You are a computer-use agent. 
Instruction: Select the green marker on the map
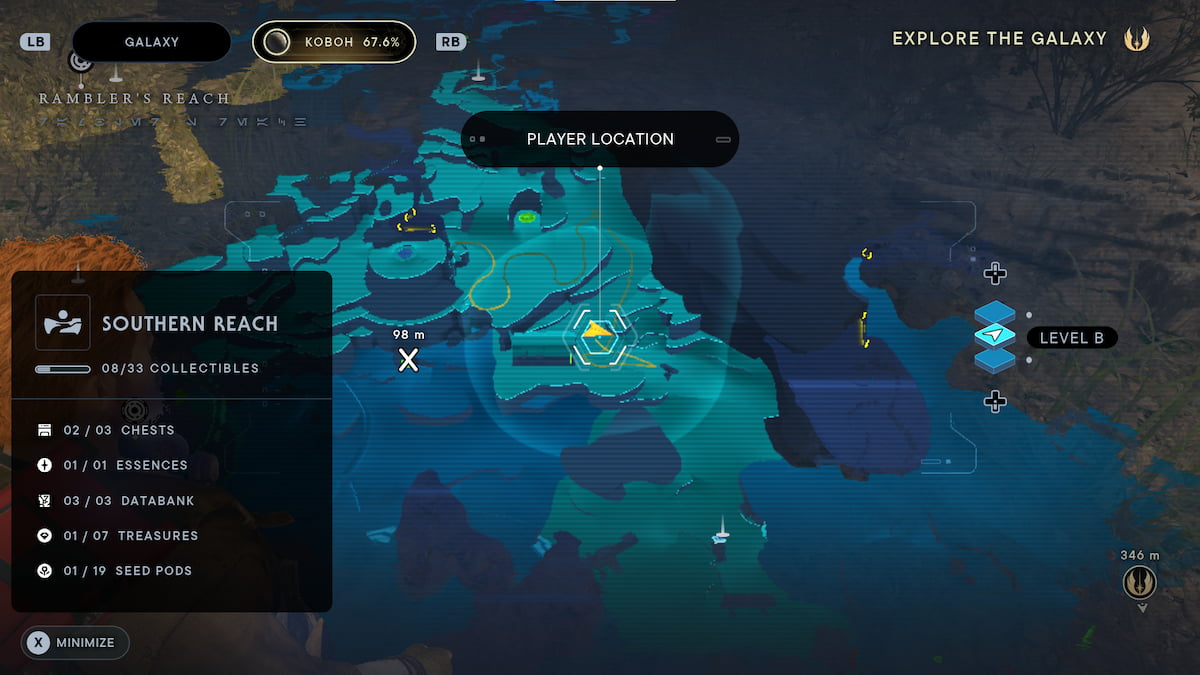527,217
